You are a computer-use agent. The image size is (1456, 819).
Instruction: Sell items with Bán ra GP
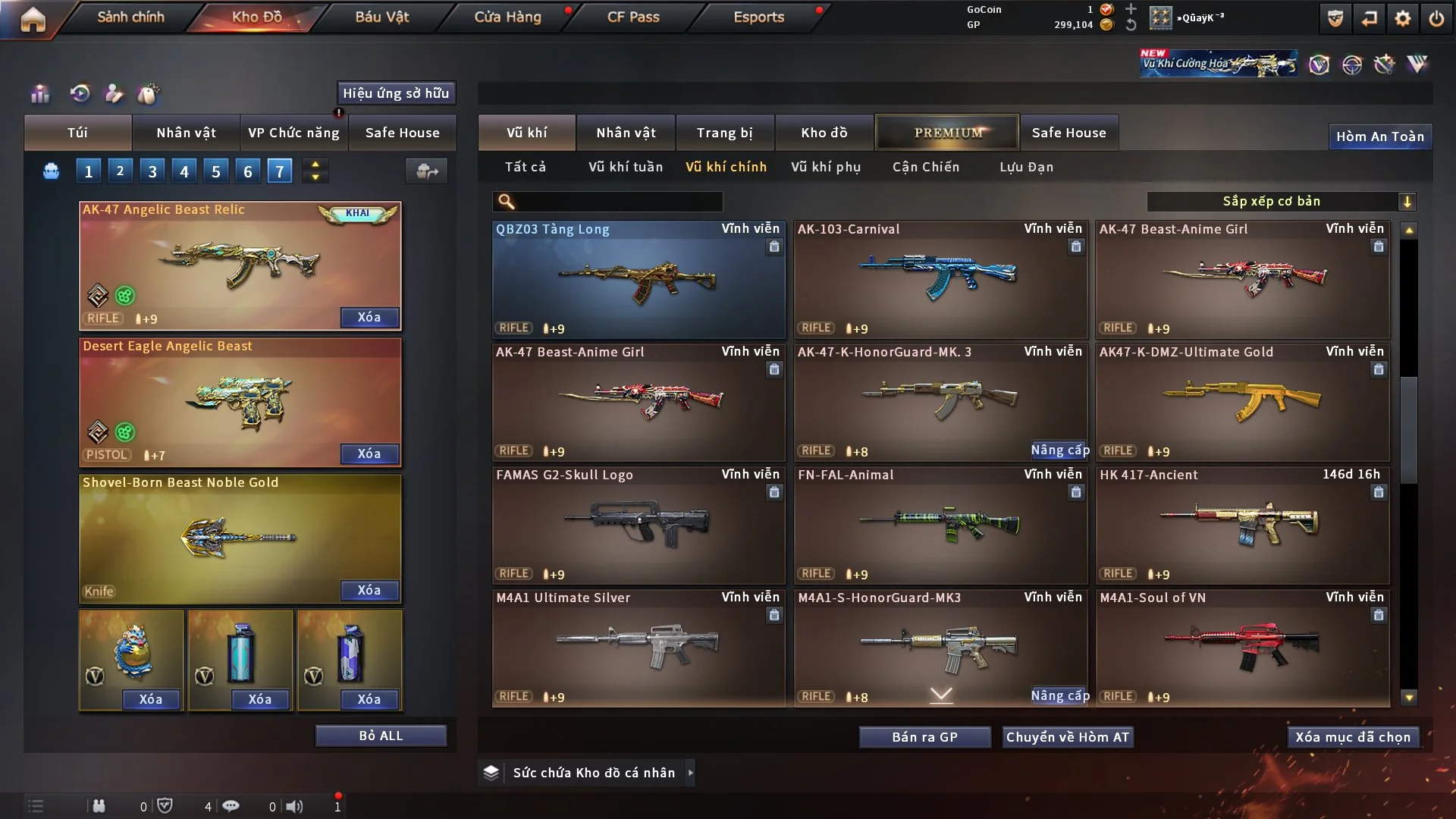(x=924, y=737)
